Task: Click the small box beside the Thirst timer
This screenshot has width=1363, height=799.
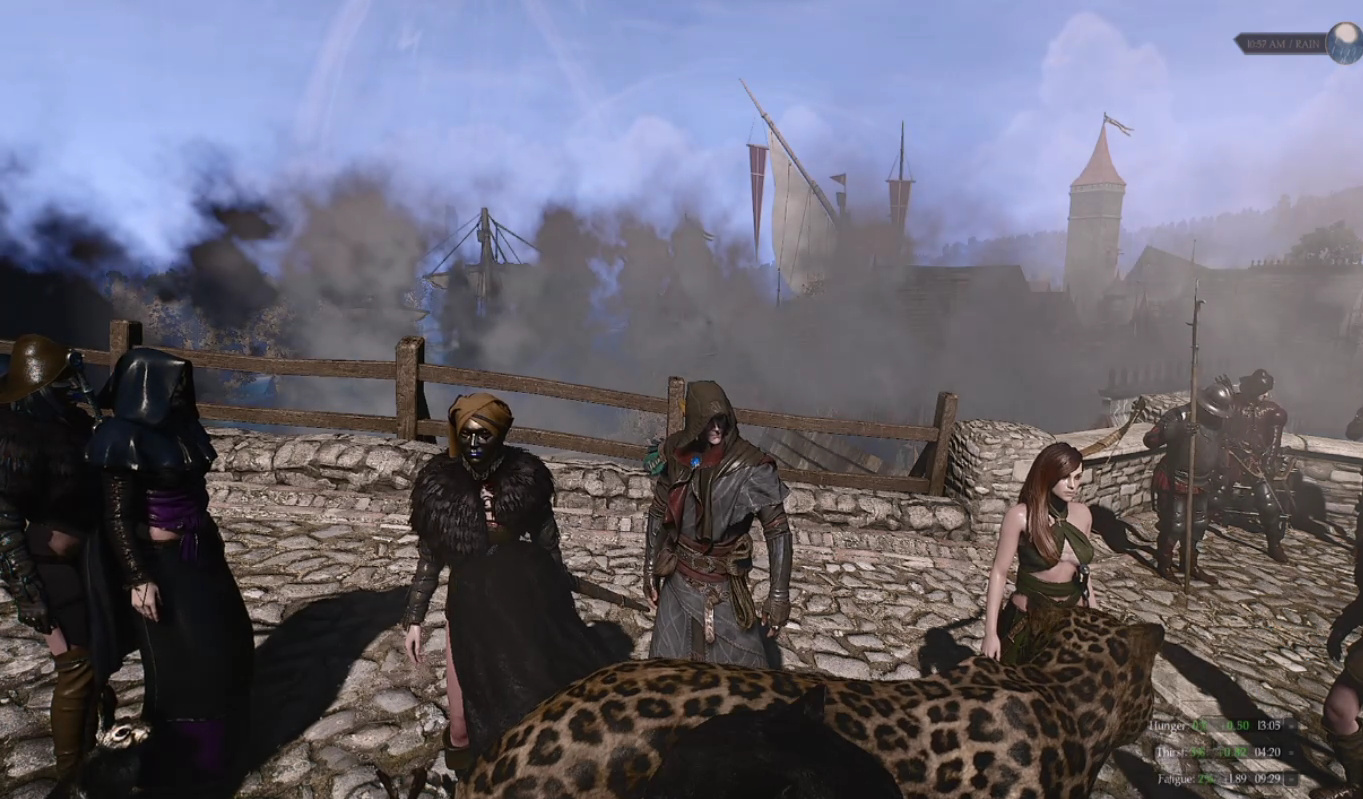Action: (1291, 751)
